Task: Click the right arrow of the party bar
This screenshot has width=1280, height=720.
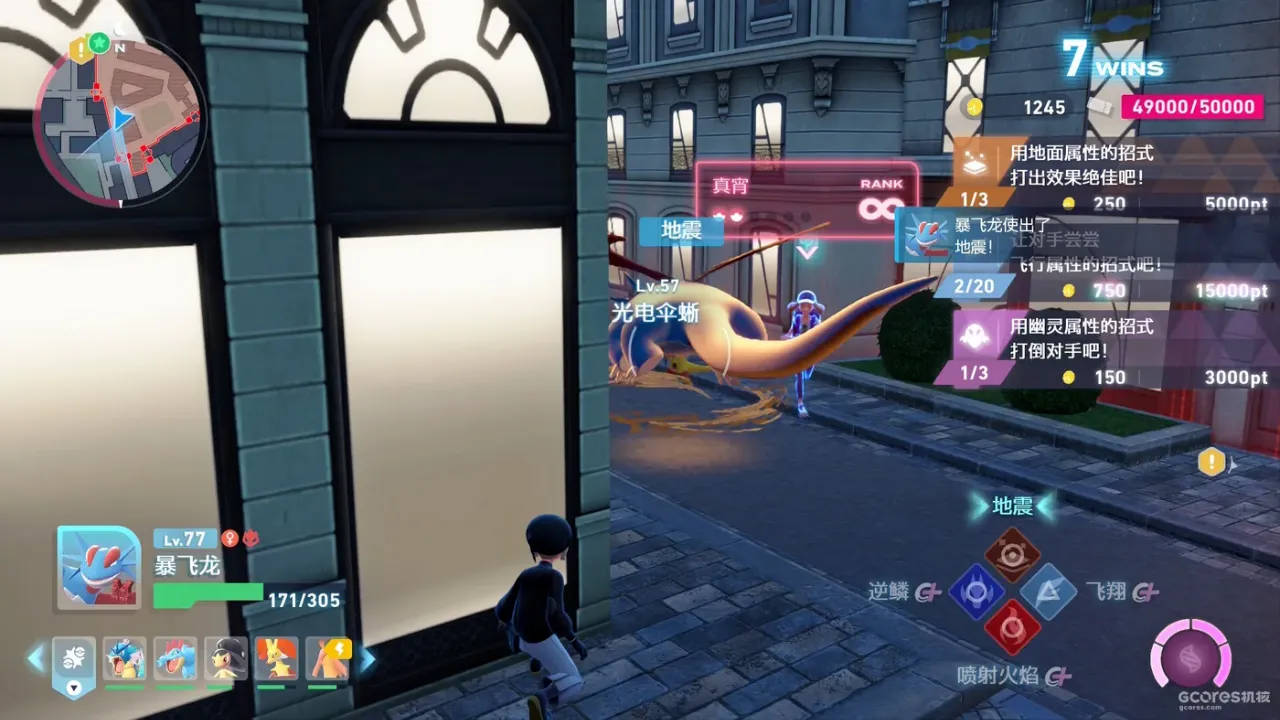Action: (367, 659)
